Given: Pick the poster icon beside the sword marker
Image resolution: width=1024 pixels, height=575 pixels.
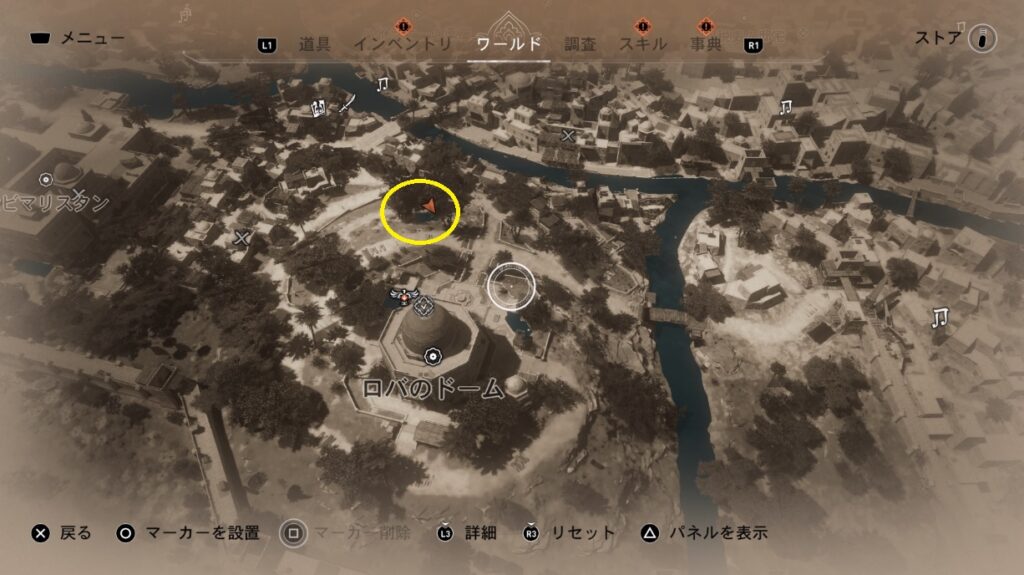Looking at the screenshot, I should (320, 107).
